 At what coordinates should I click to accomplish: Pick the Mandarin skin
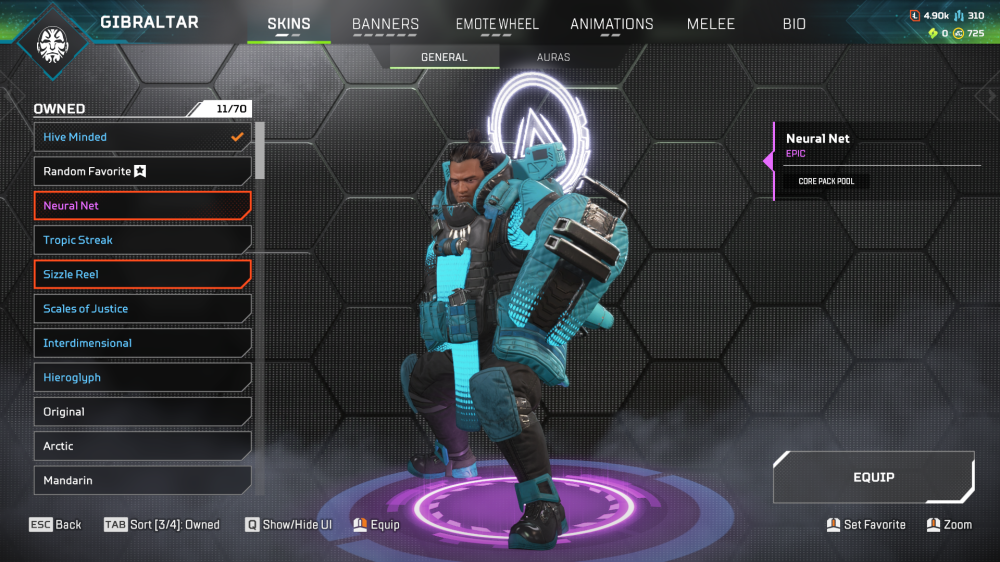pyautogui.click(x=142, y=481)
